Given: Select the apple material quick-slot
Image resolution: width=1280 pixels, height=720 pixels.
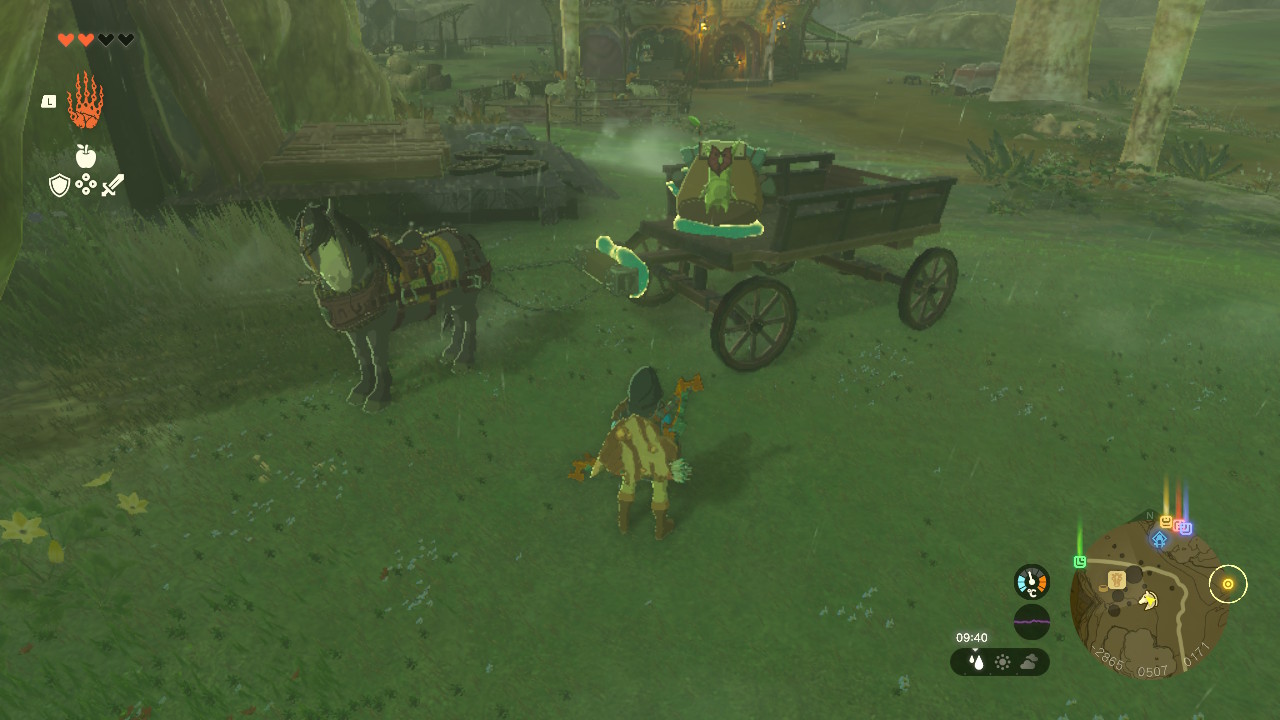Looking at the screenshot, I should click(x=86, y=156).
